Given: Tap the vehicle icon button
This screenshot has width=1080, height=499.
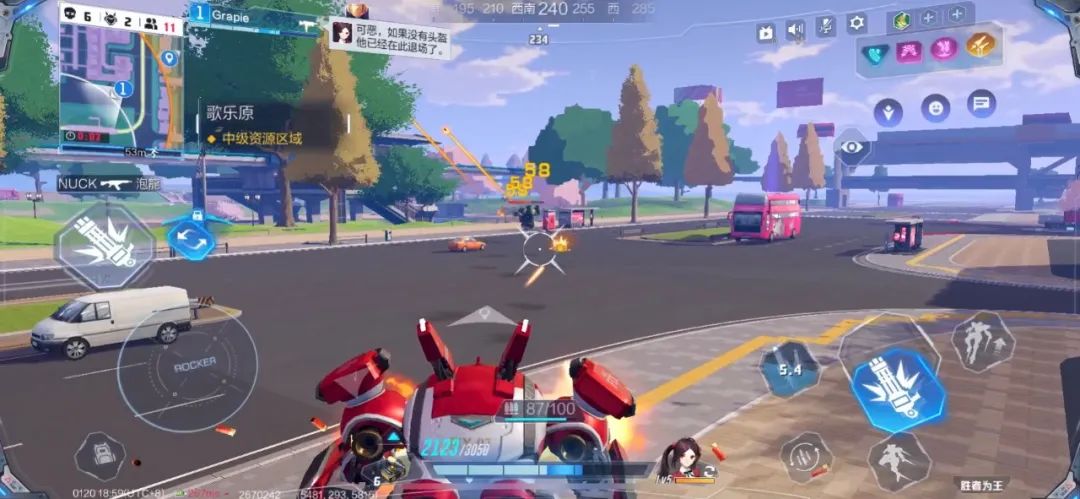Looking at the screenshot, I should coord(100,455).
